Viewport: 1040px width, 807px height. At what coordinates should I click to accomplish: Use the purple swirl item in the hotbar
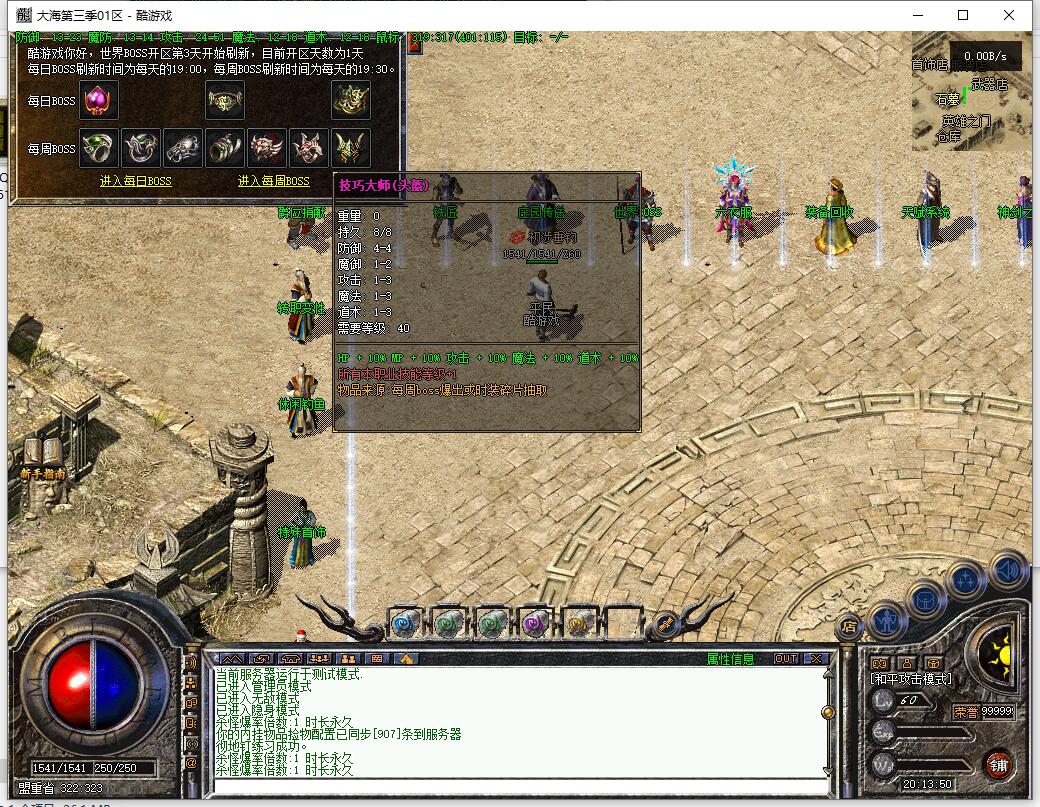pos(535,623)
